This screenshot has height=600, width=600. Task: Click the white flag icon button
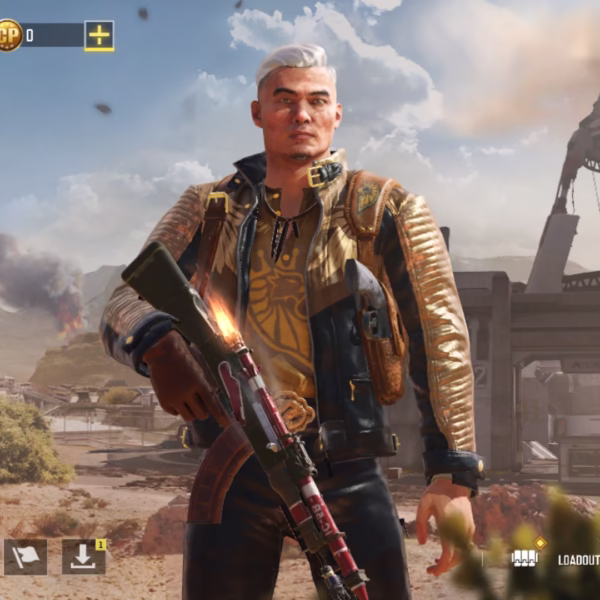tap(25, 557)
